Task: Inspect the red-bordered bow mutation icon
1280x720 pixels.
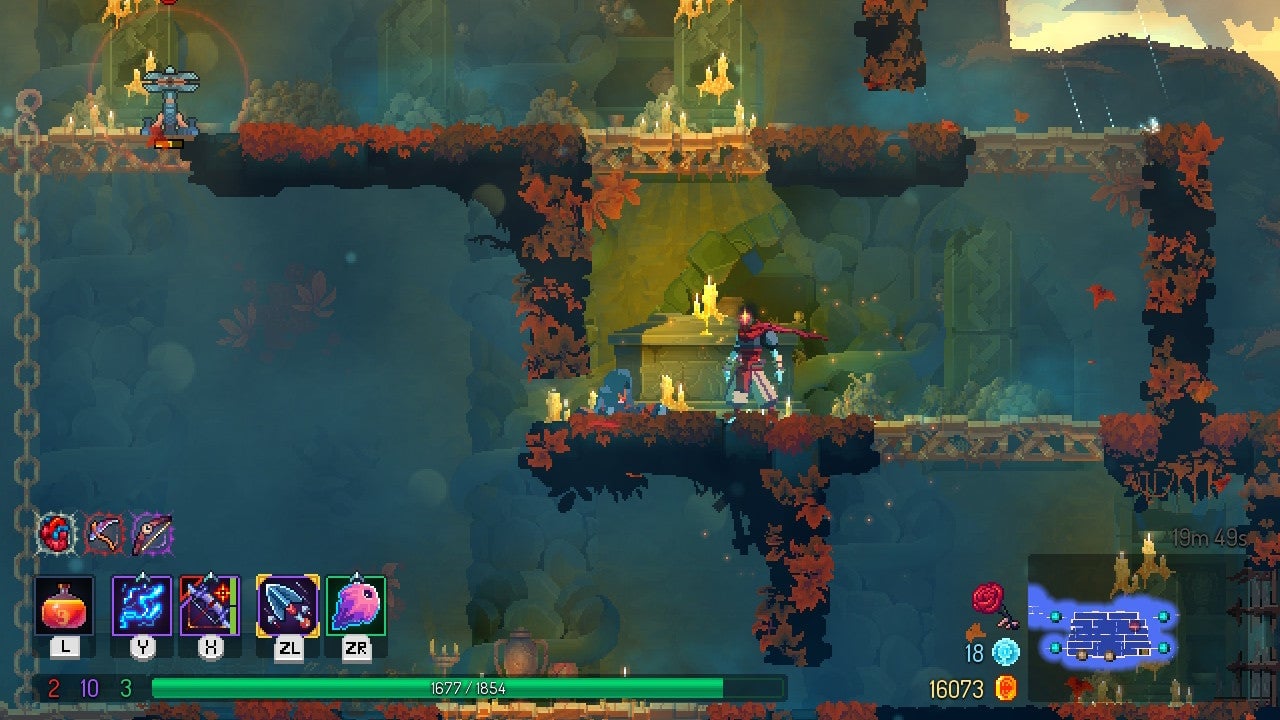Action: 104,534
